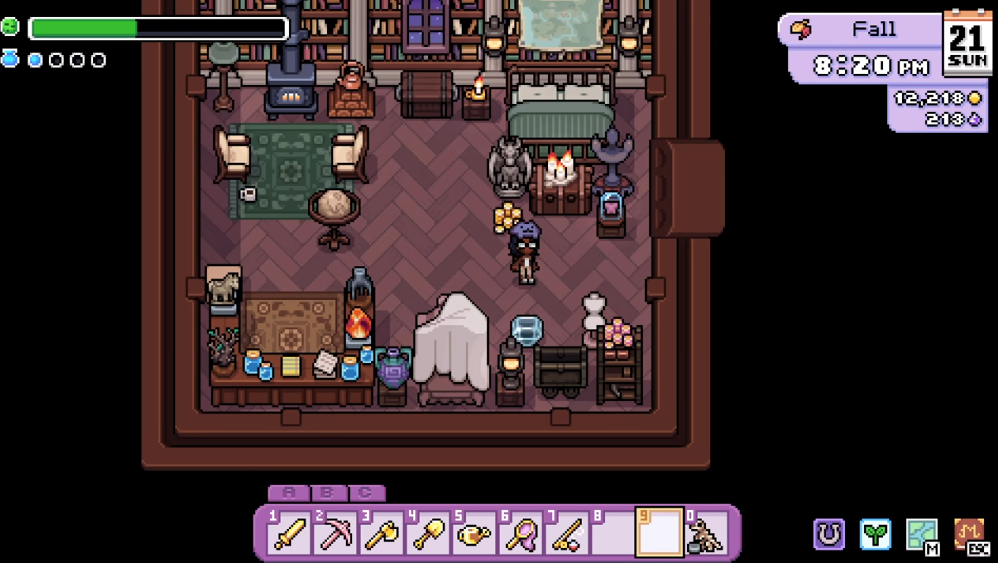
Task: Select the horse statue item in slot 0
Action: click(x=706, y=533)
